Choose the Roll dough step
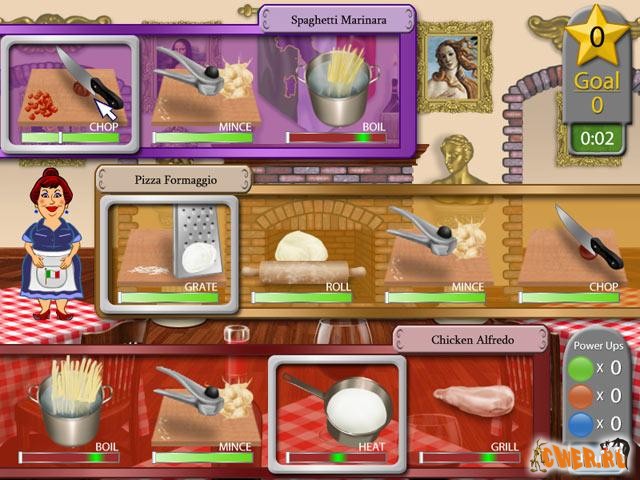Viewport: 640px width, 480px height. pyautogui.click(x=304, y=255)
